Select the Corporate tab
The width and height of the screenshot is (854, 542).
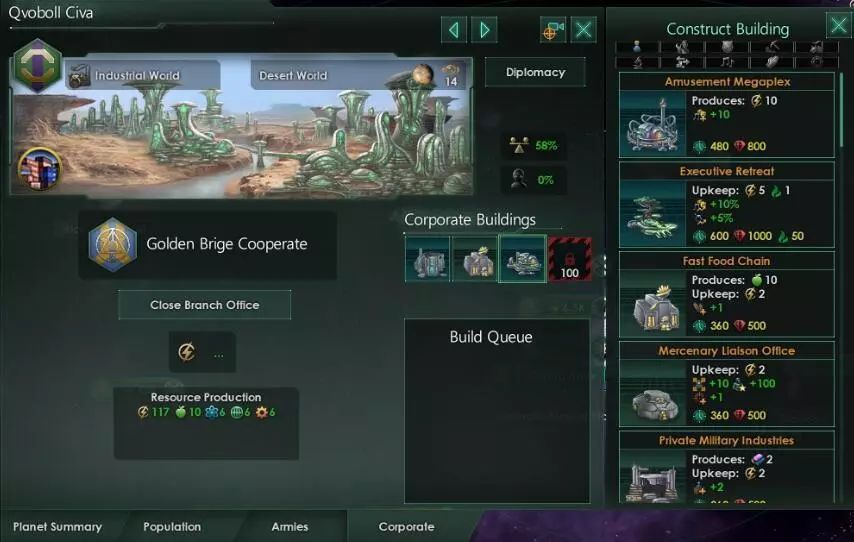pos(406,527)
